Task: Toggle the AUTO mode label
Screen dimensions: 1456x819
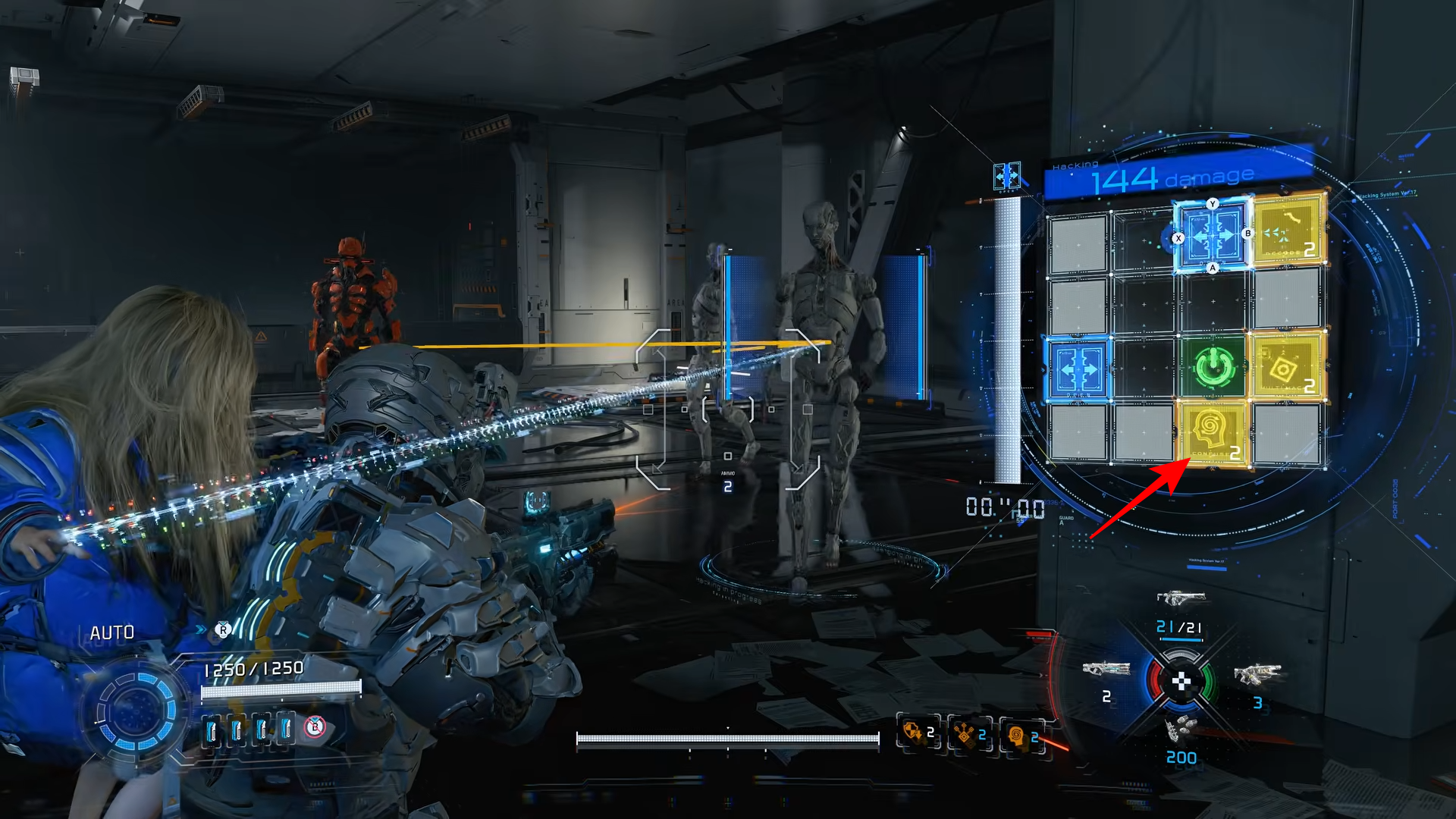Action: [x=111, y=632]
